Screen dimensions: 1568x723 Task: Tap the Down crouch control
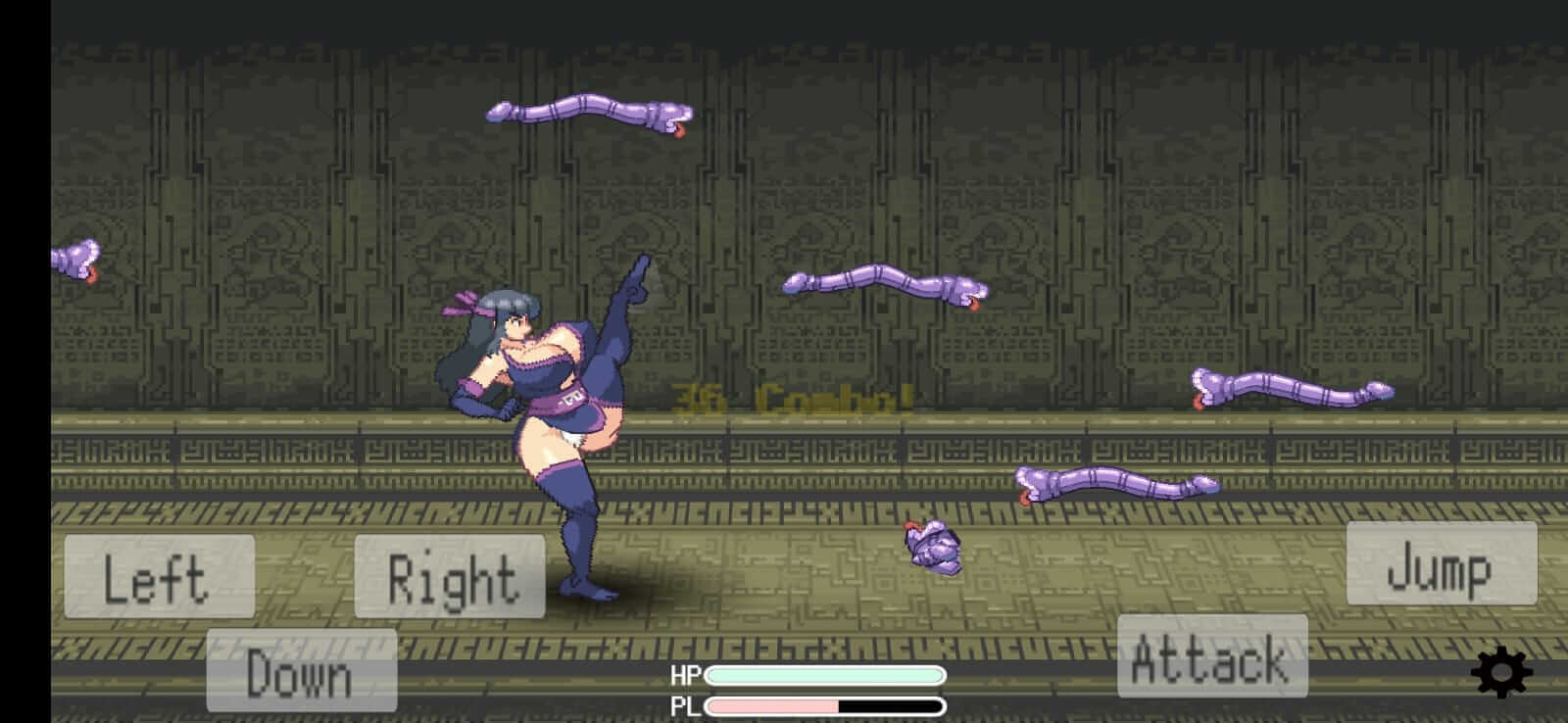300,672
